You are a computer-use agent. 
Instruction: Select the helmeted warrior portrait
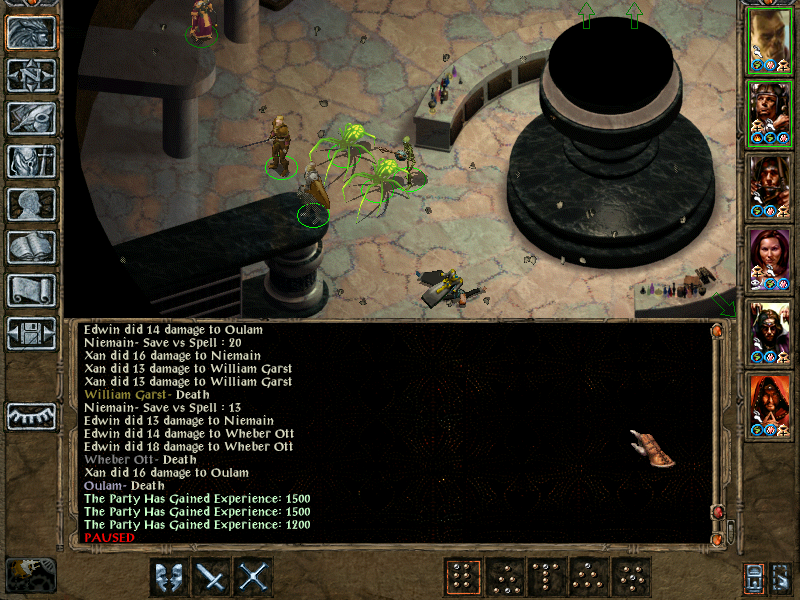[769, 113]
